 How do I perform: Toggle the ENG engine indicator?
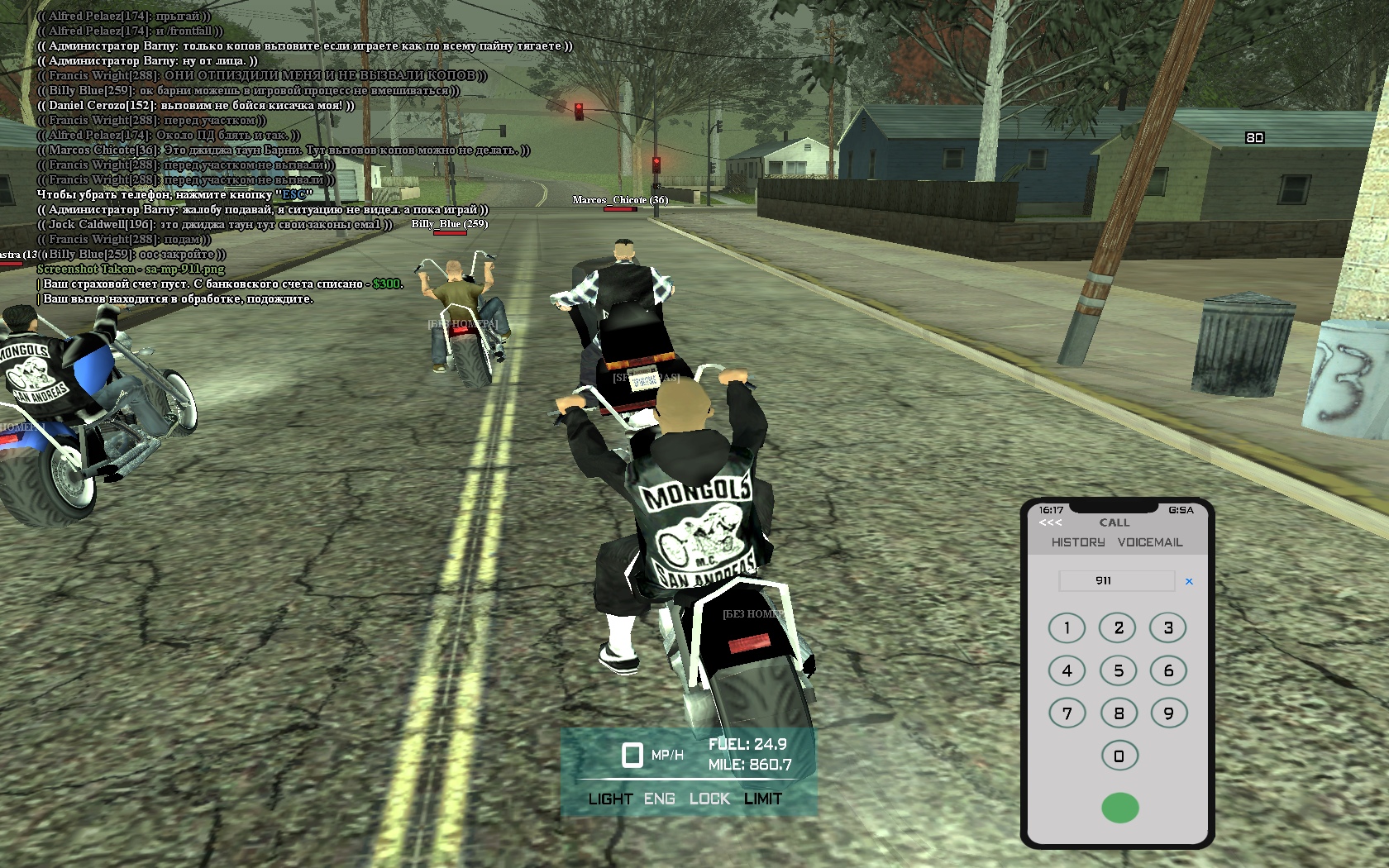click(x=660, y=799)
